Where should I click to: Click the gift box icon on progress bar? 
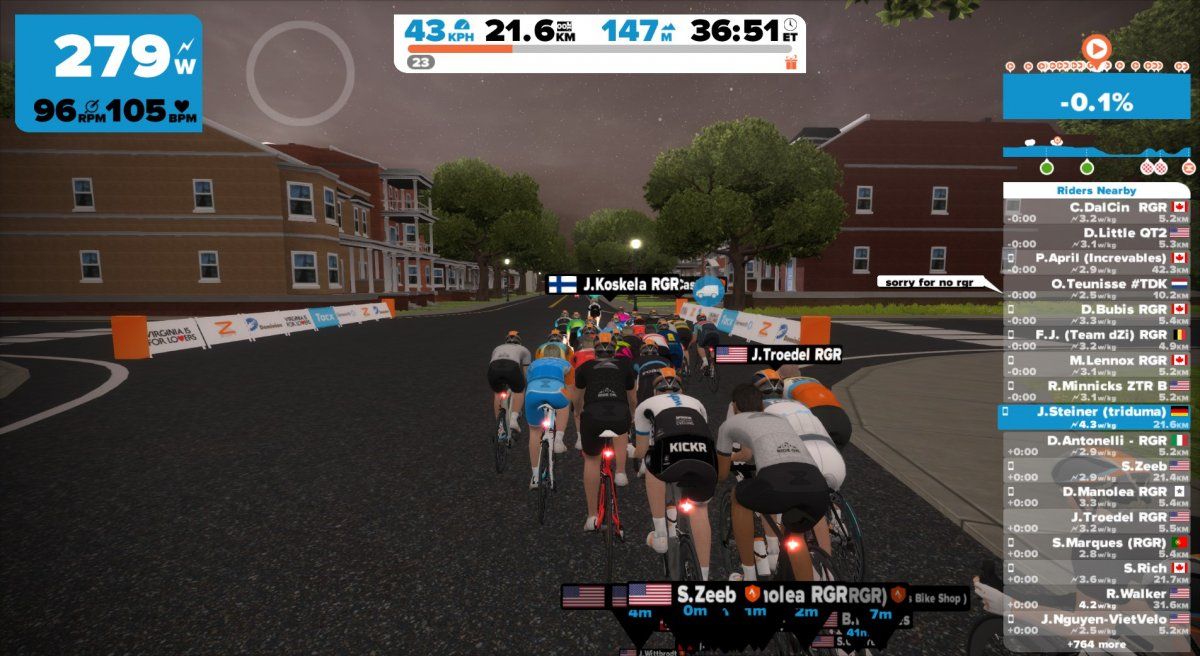coord(791,62)
